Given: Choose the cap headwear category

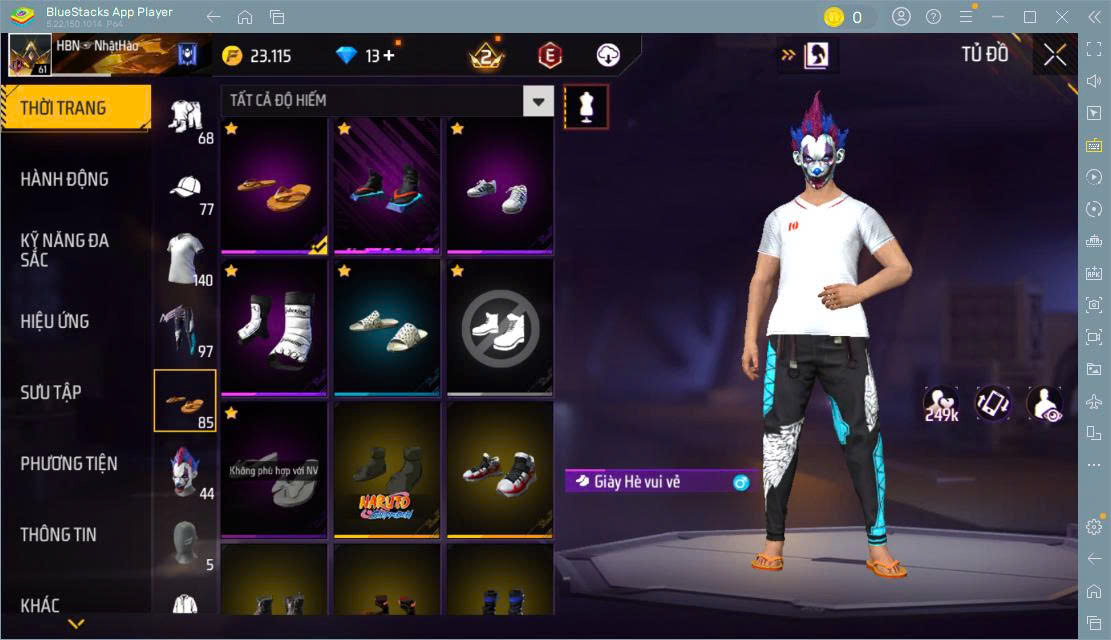Looking at the screenshot, I should coord(185,190).
